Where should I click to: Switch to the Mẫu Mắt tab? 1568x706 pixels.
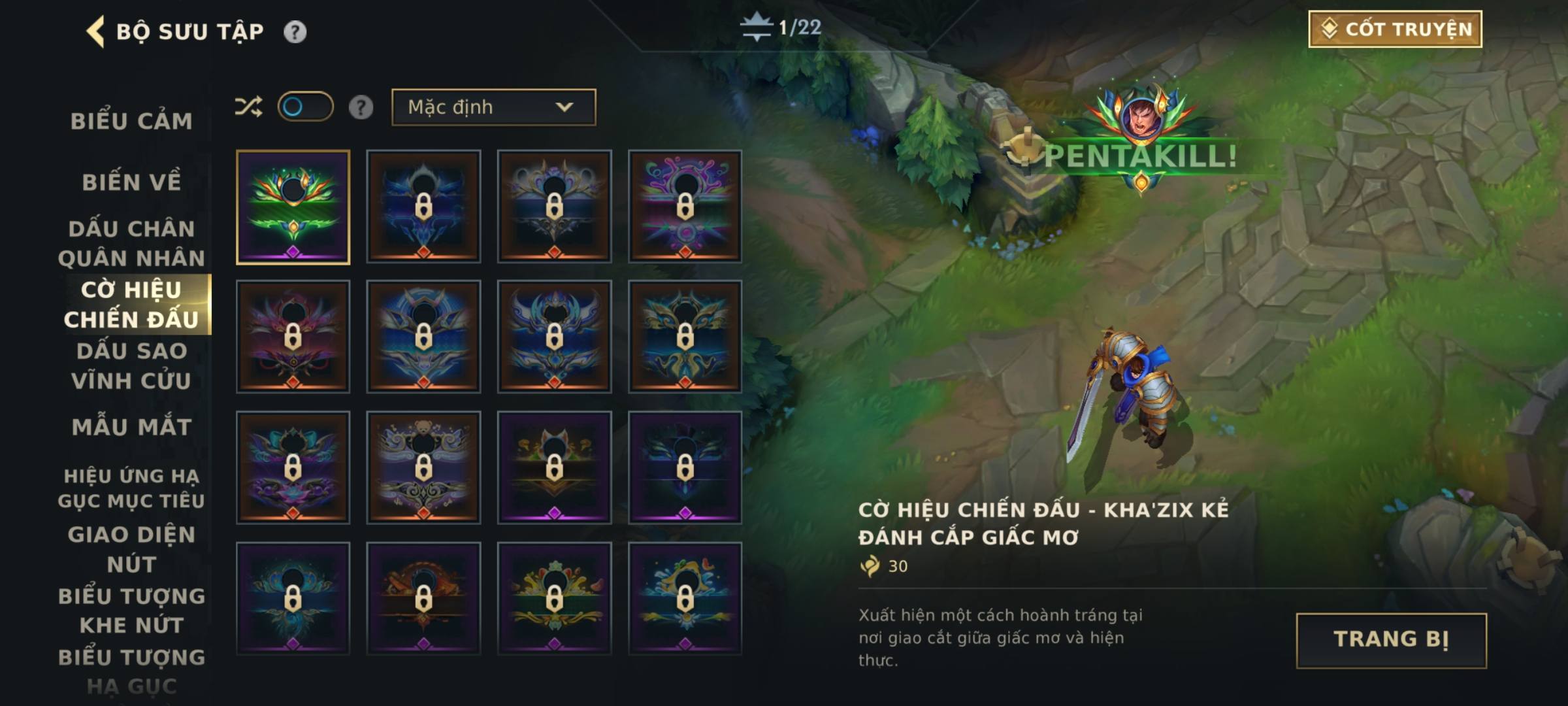click(131, 427)
